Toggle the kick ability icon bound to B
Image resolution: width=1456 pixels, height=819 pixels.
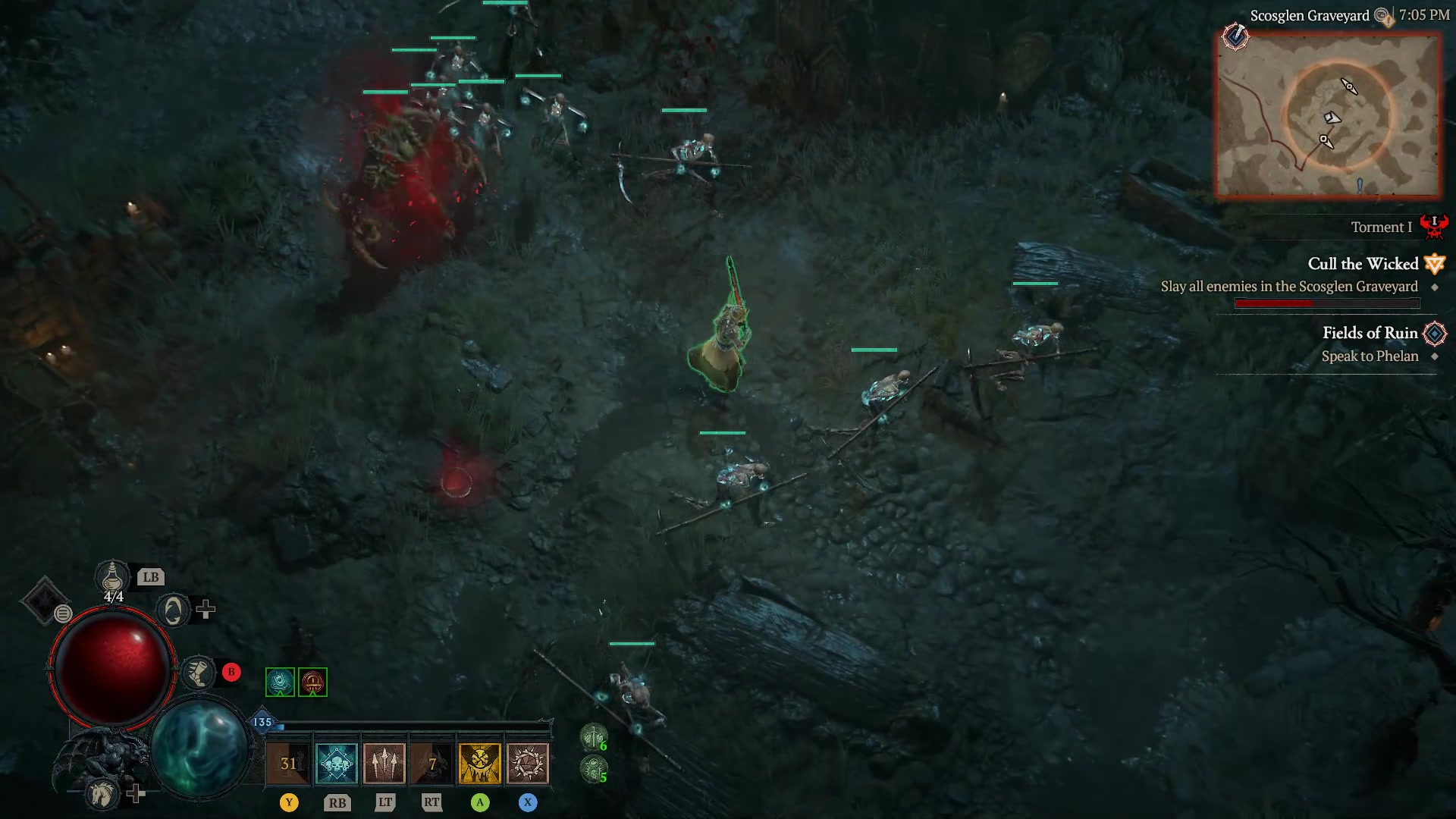(199, 673)
